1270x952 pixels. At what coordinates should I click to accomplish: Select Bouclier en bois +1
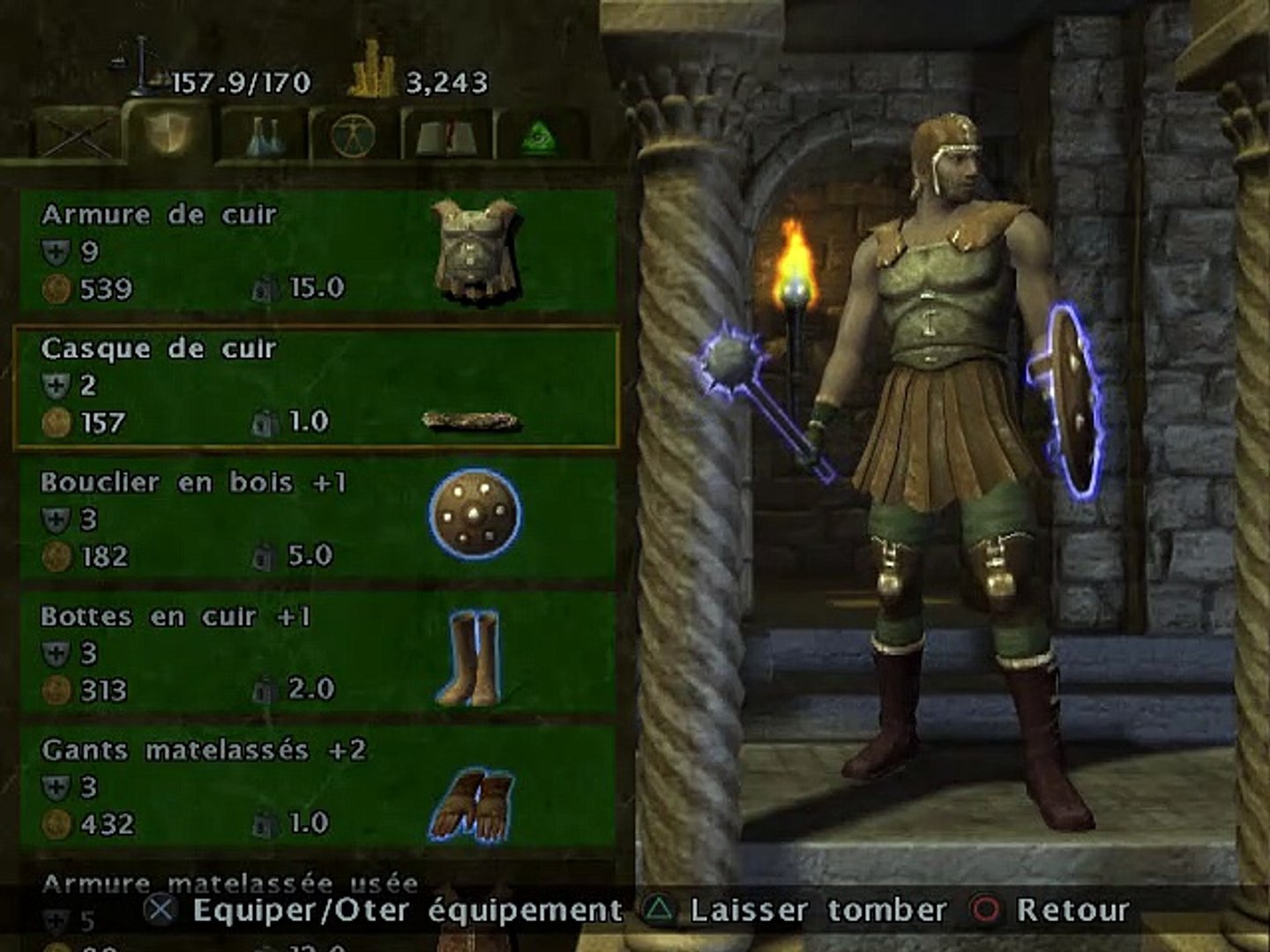(x=317, y=520)
